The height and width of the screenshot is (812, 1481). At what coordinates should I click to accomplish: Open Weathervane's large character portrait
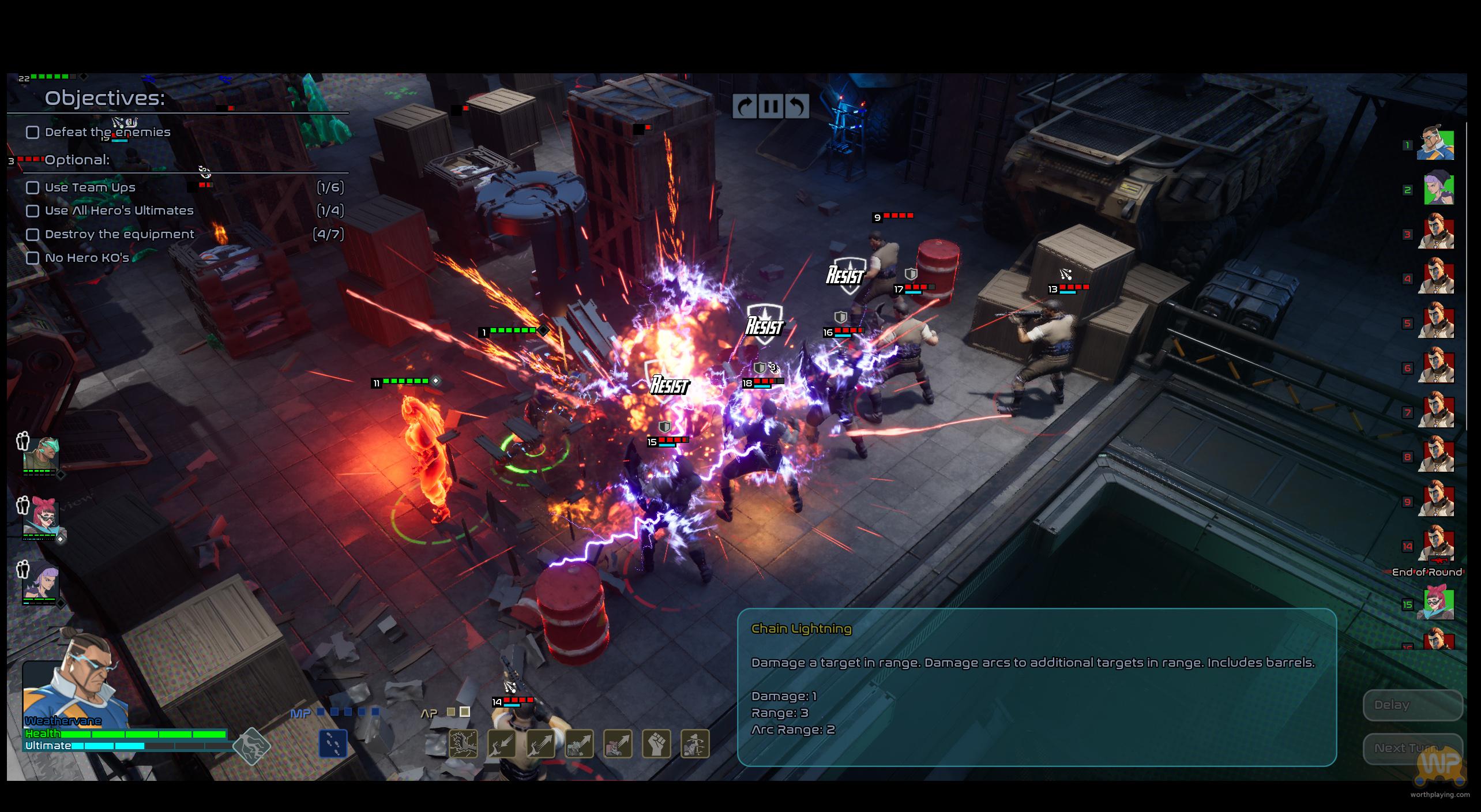[x=74, y=689]
